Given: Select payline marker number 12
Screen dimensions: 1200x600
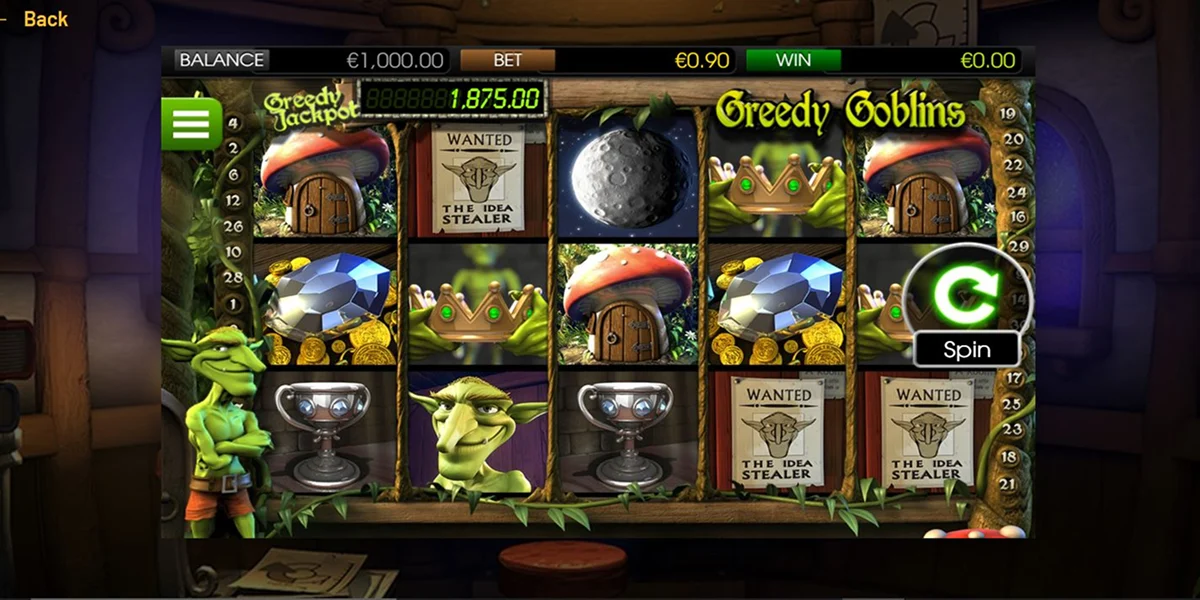Looking at the screenshot, I should [x=233, y=200].
